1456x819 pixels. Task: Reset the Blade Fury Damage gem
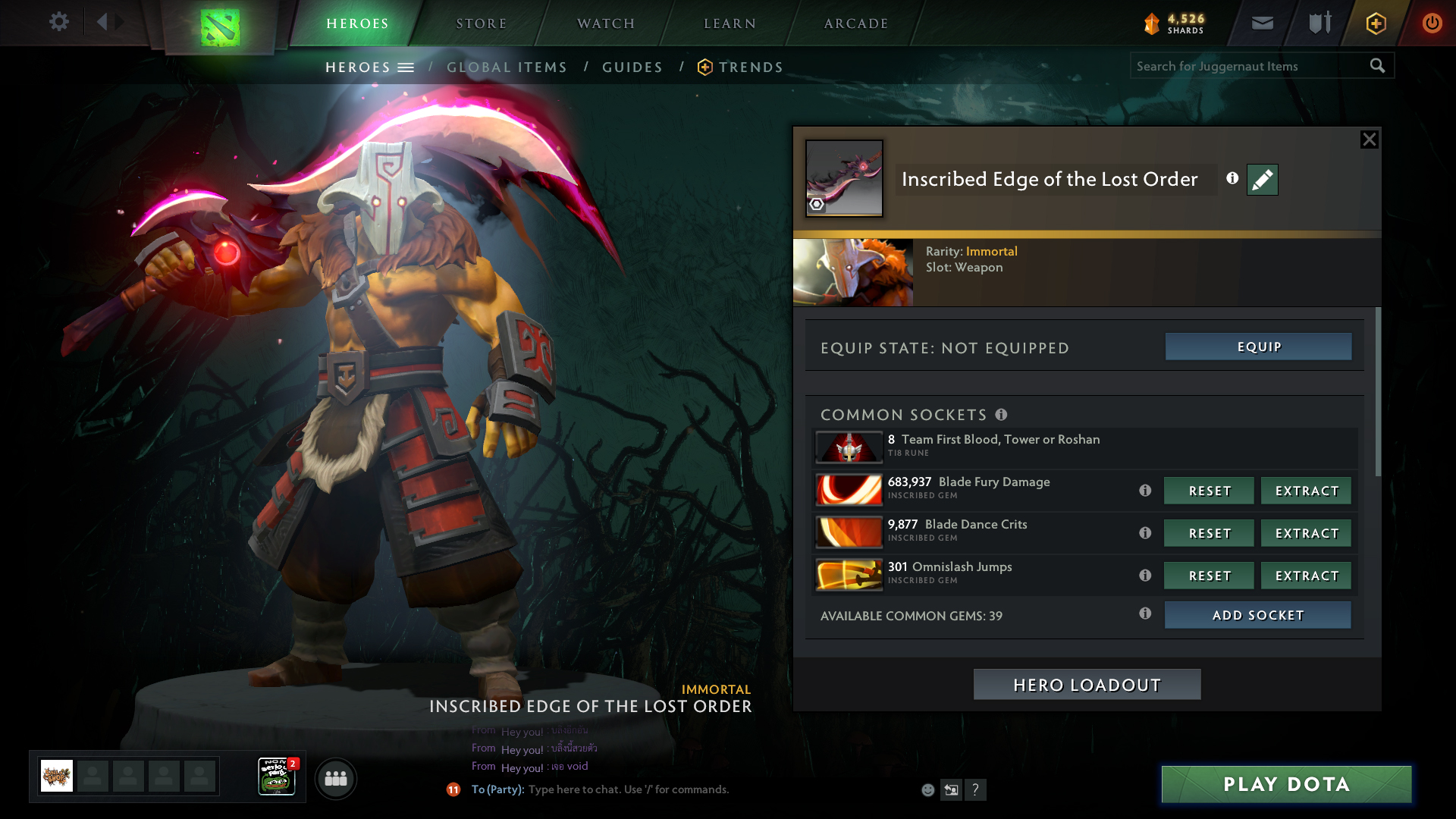pyautogui.click(x=1209, y=491)
